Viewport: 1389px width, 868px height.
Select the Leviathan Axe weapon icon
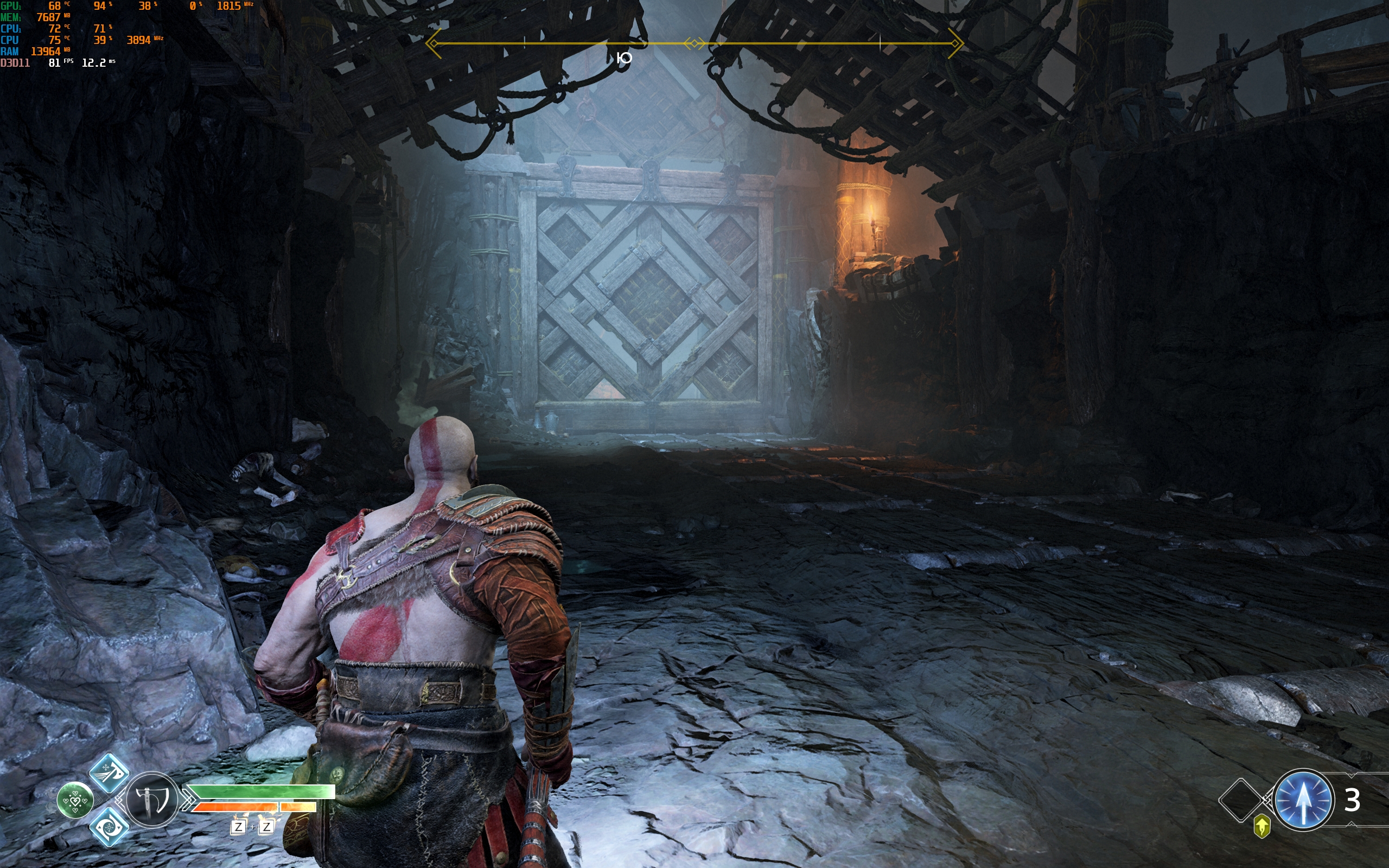[x=151, y=799]
